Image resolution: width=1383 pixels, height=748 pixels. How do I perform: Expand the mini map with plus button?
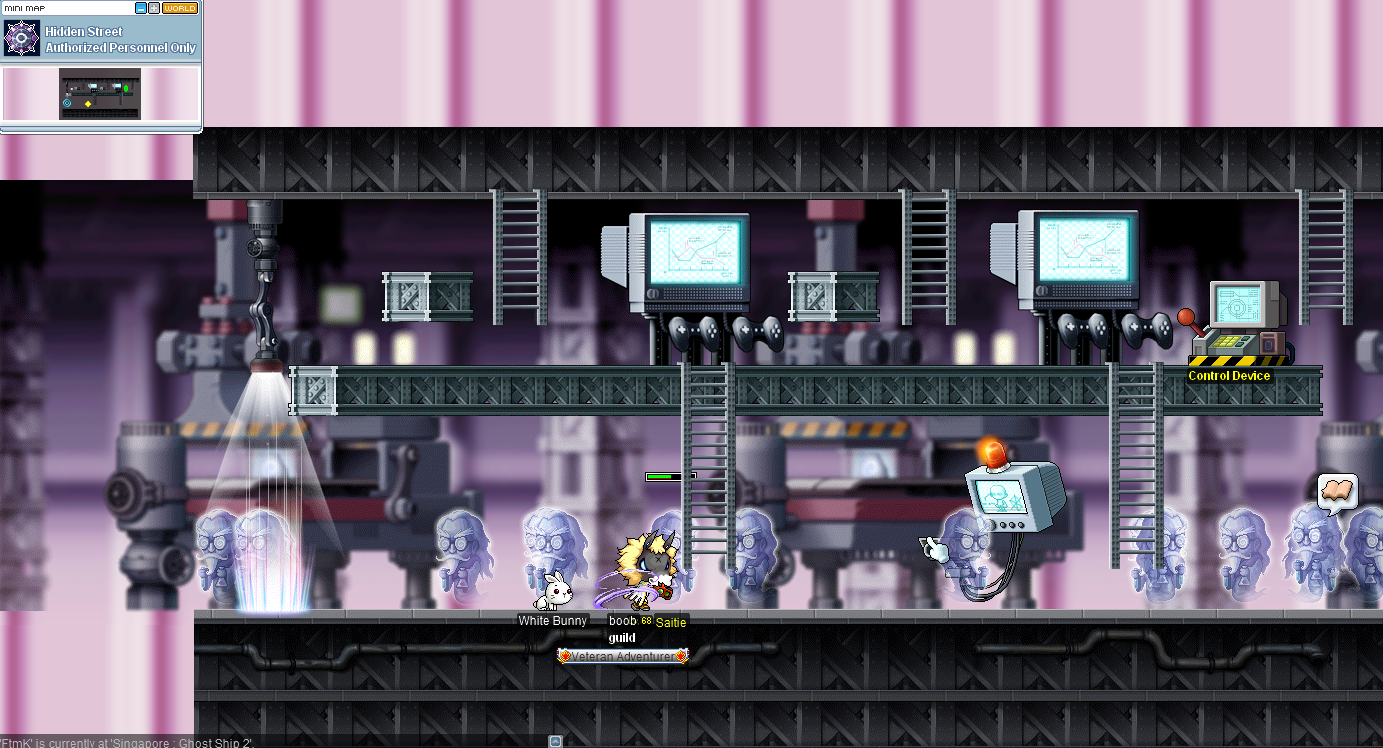[x=153, y=8]
